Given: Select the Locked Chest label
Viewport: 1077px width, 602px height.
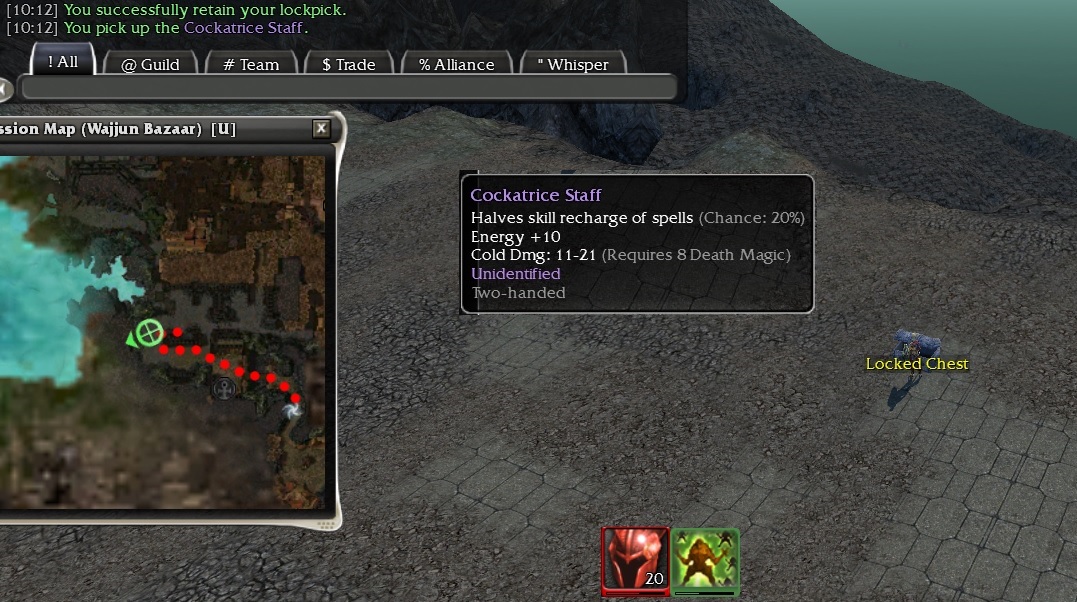Looking at the screenshot, I should tap(917, 364).
